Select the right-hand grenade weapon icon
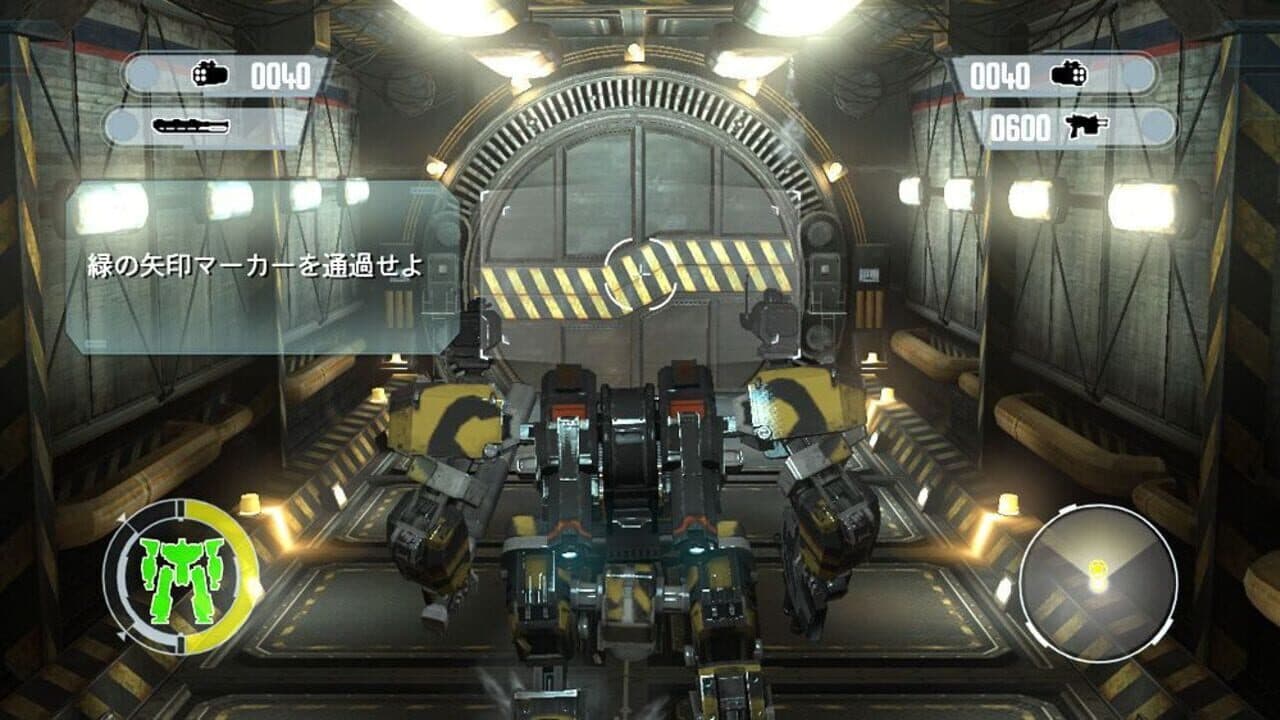 [1068, 72]
